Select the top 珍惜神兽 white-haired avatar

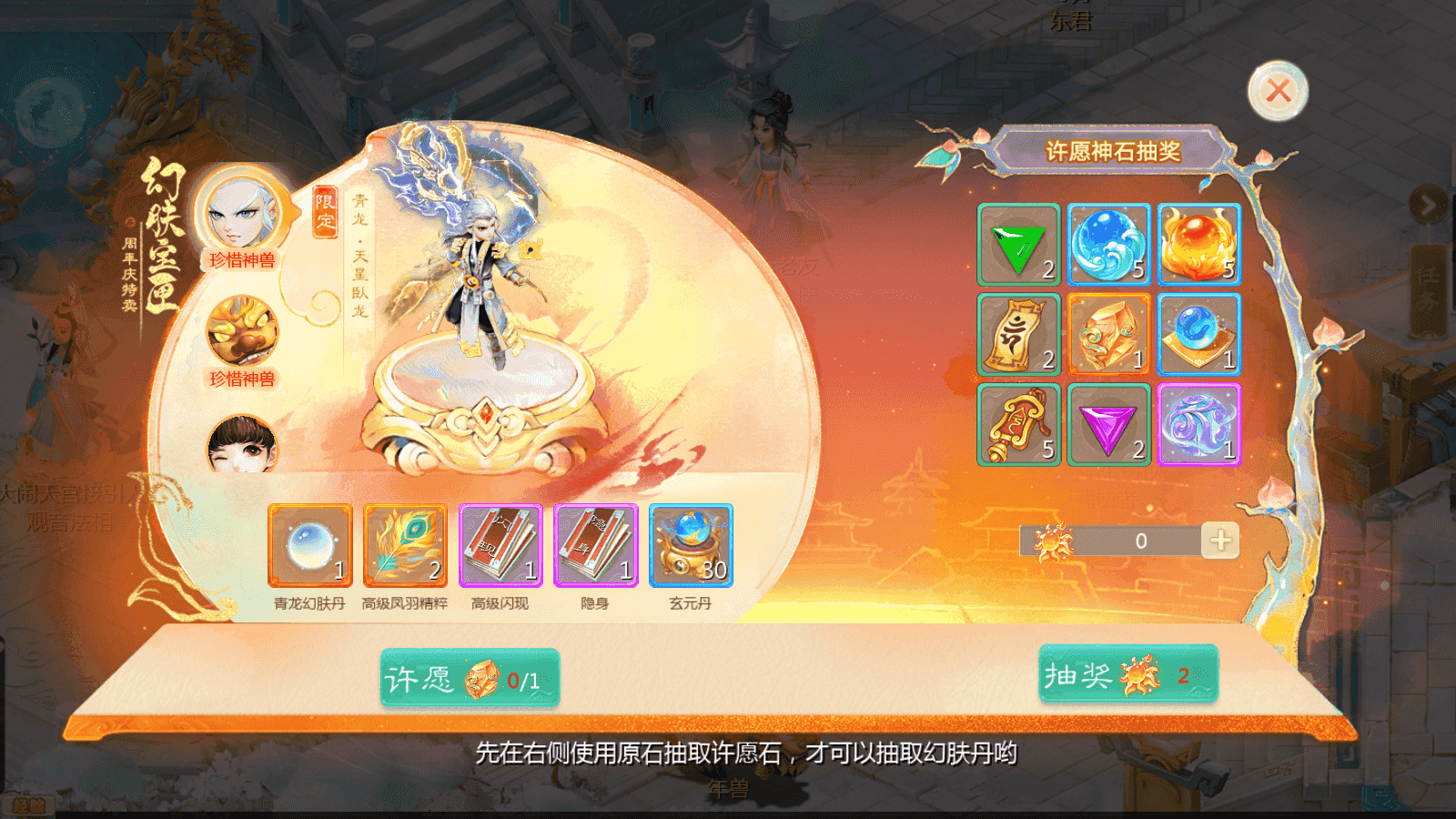242,212
